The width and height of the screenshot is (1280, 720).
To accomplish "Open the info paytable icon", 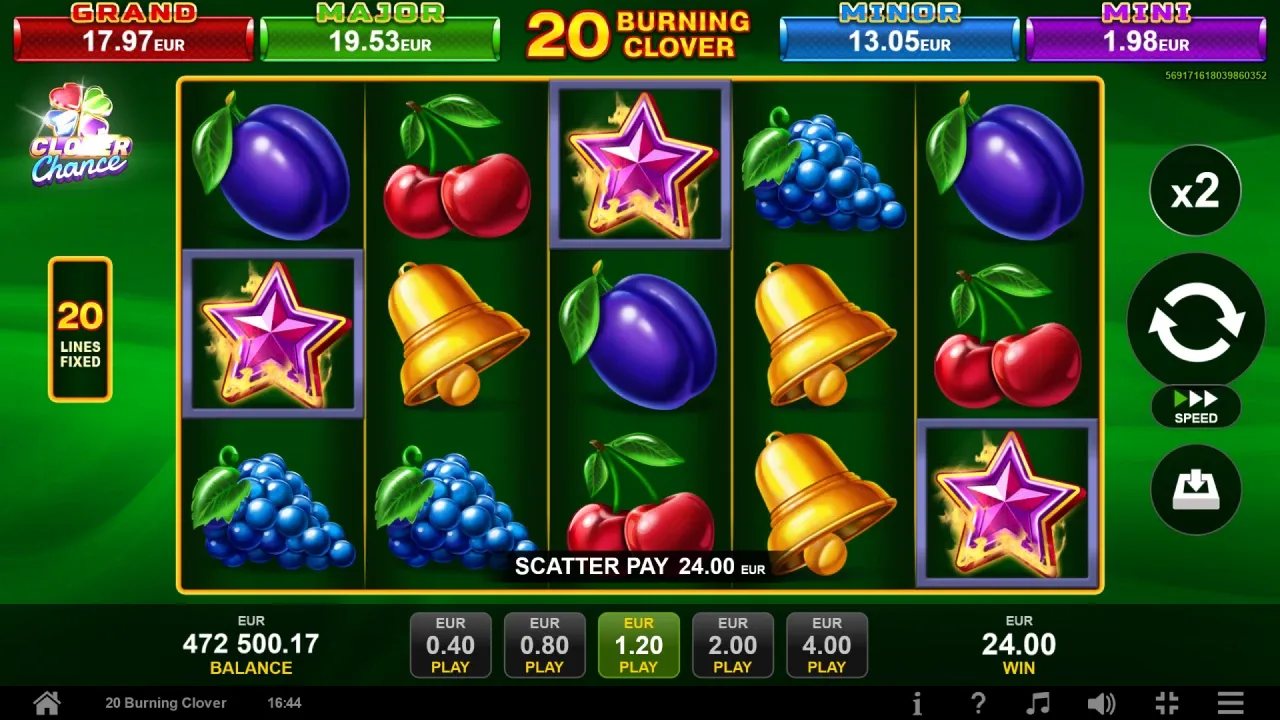I will pos(917,703).
